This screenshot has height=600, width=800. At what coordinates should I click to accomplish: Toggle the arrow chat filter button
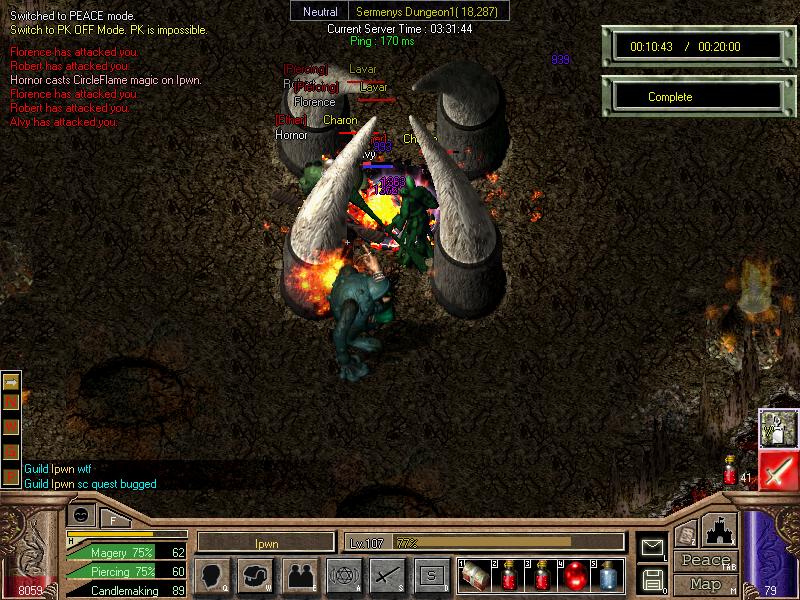click(x=11, y=382)
